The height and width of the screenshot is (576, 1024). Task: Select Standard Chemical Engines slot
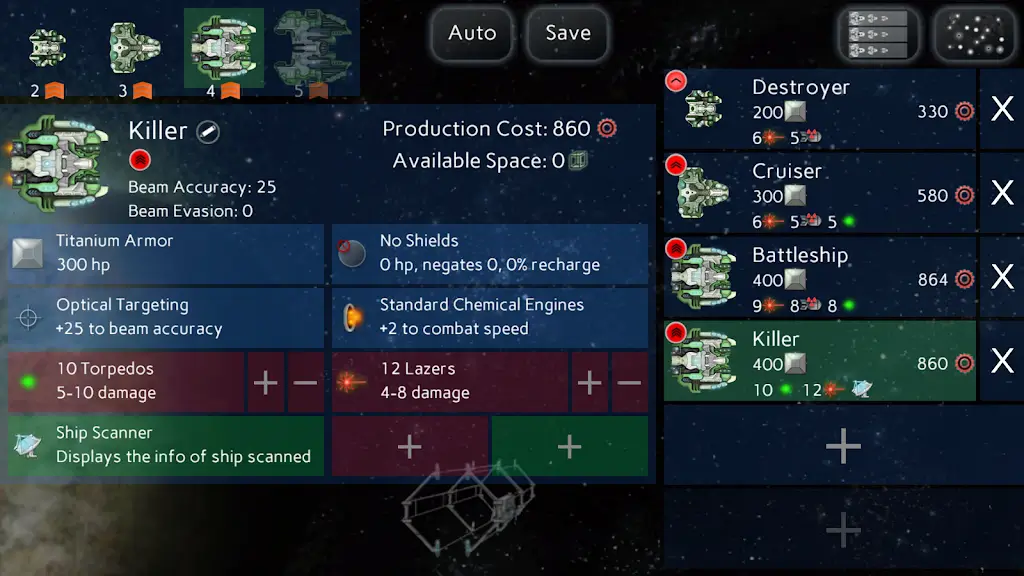pos(489,317)
